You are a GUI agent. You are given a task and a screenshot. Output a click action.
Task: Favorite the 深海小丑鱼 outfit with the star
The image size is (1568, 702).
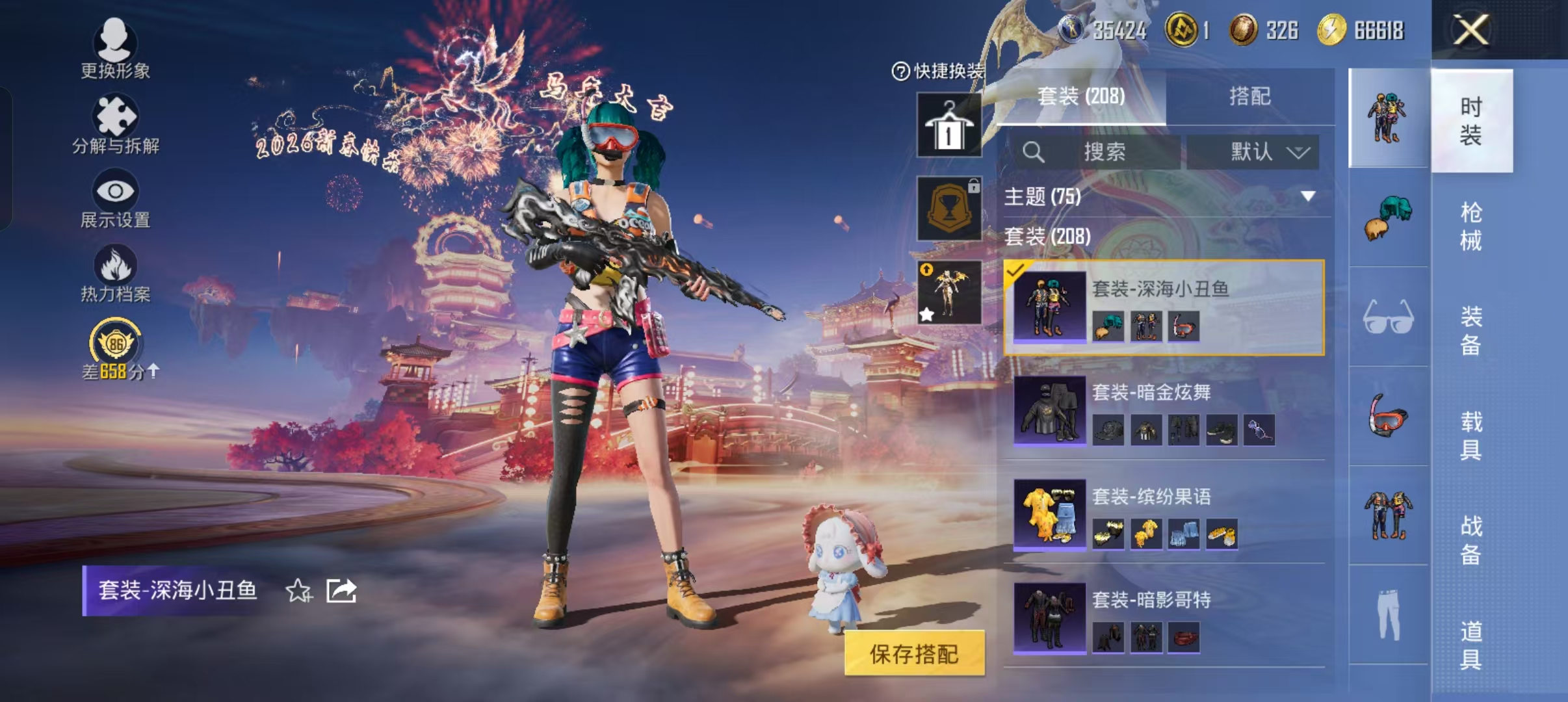click(x=298, y=590)
